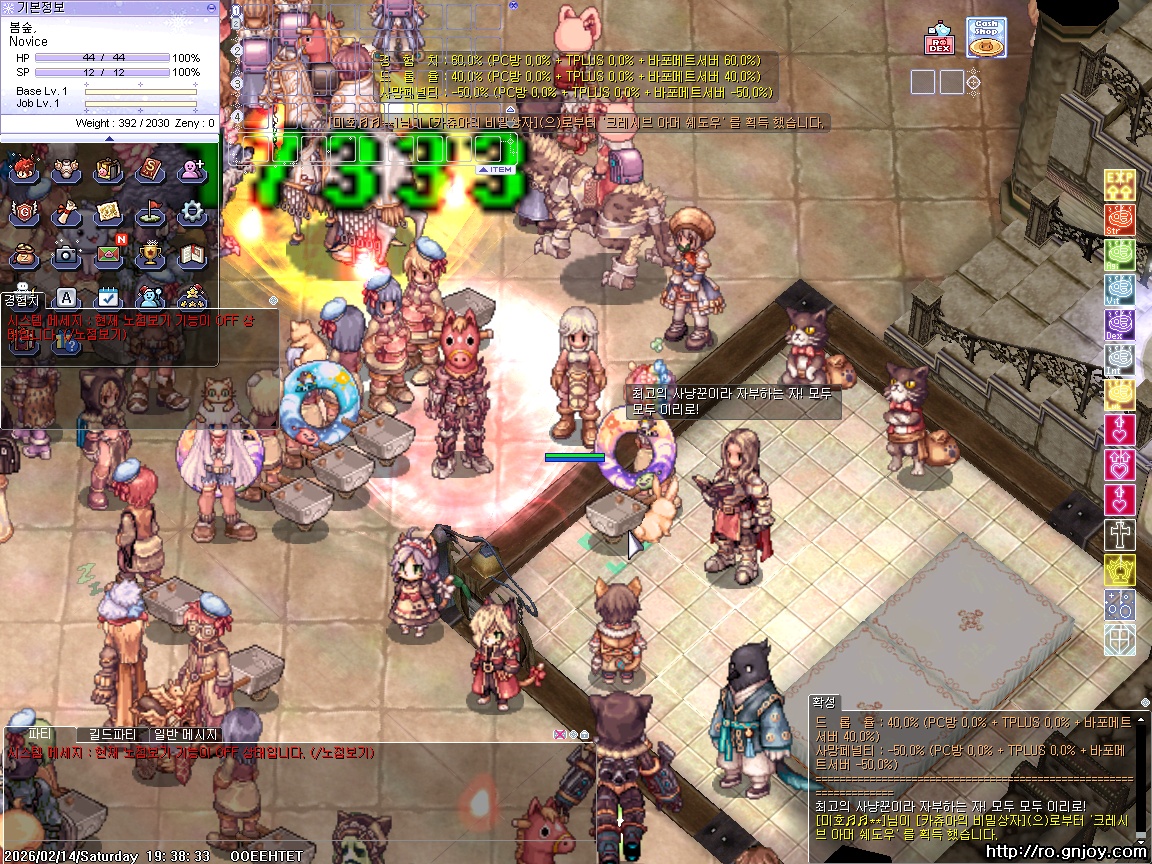Image resolution: width=1152 pixels, height=864 pixels.
Task: Switch to the 길드파티 chat tab
Action: point(112,734)
